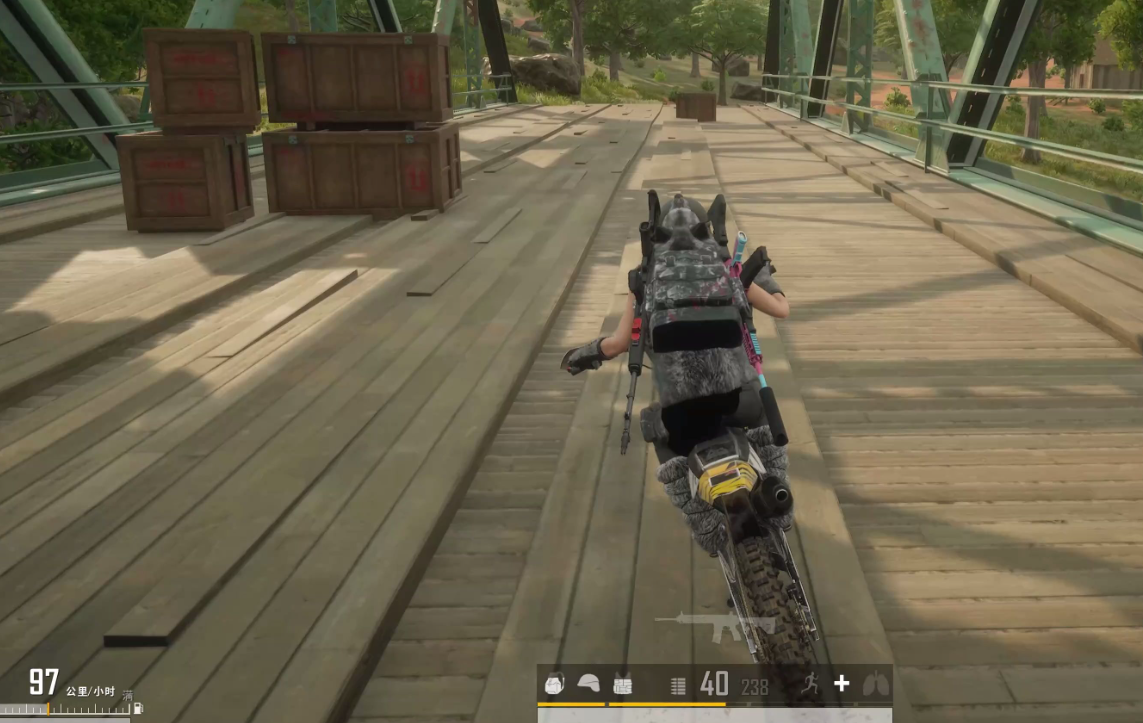Click the lungs breath icon
1143x723 pixels.
[x=875, y=684]
